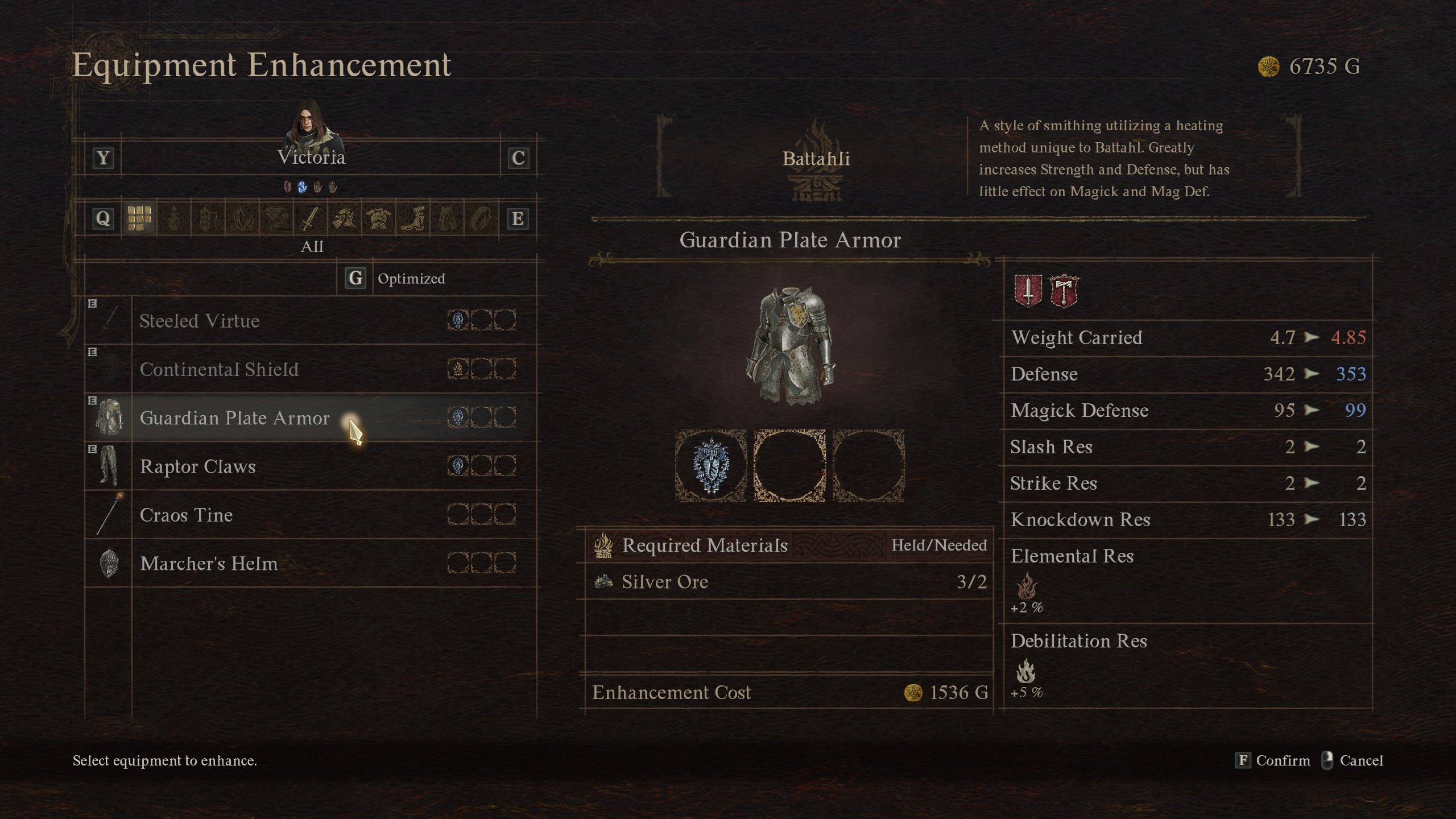
Task: Choose the Continental Shield row
Action: 219,370
